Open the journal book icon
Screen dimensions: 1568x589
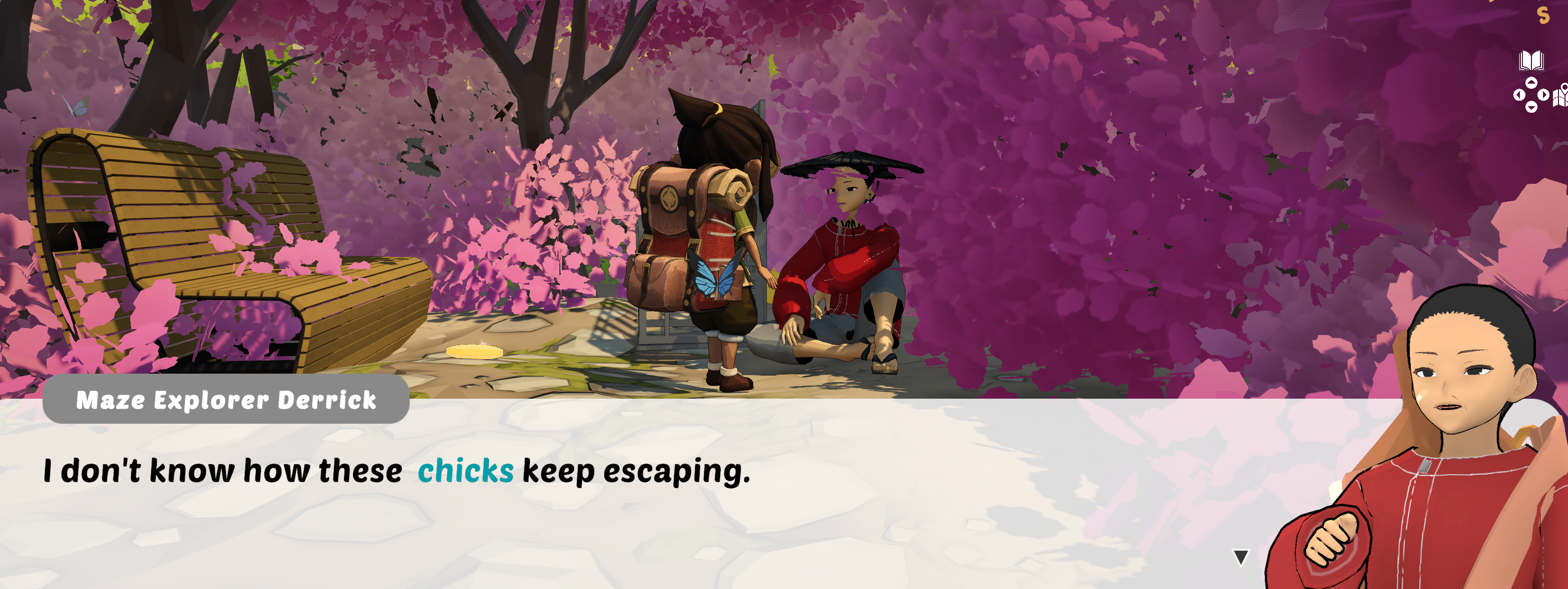click(x=1531, y=61)
